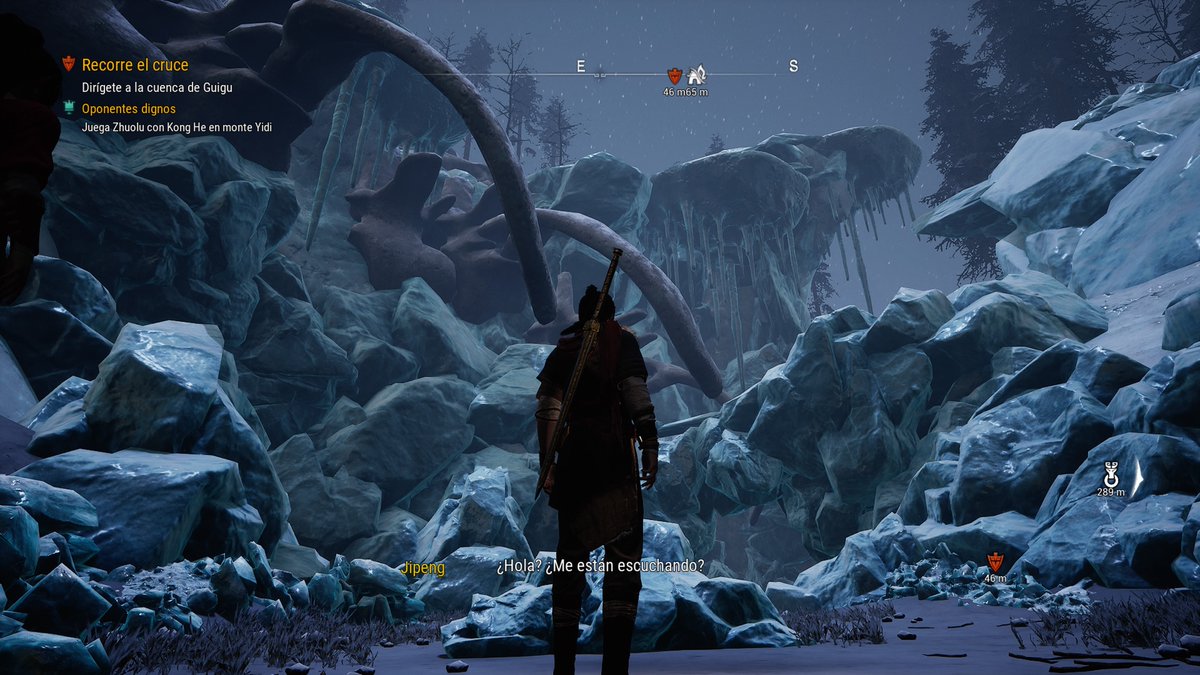Click the red quest marker on the compass

674,75
